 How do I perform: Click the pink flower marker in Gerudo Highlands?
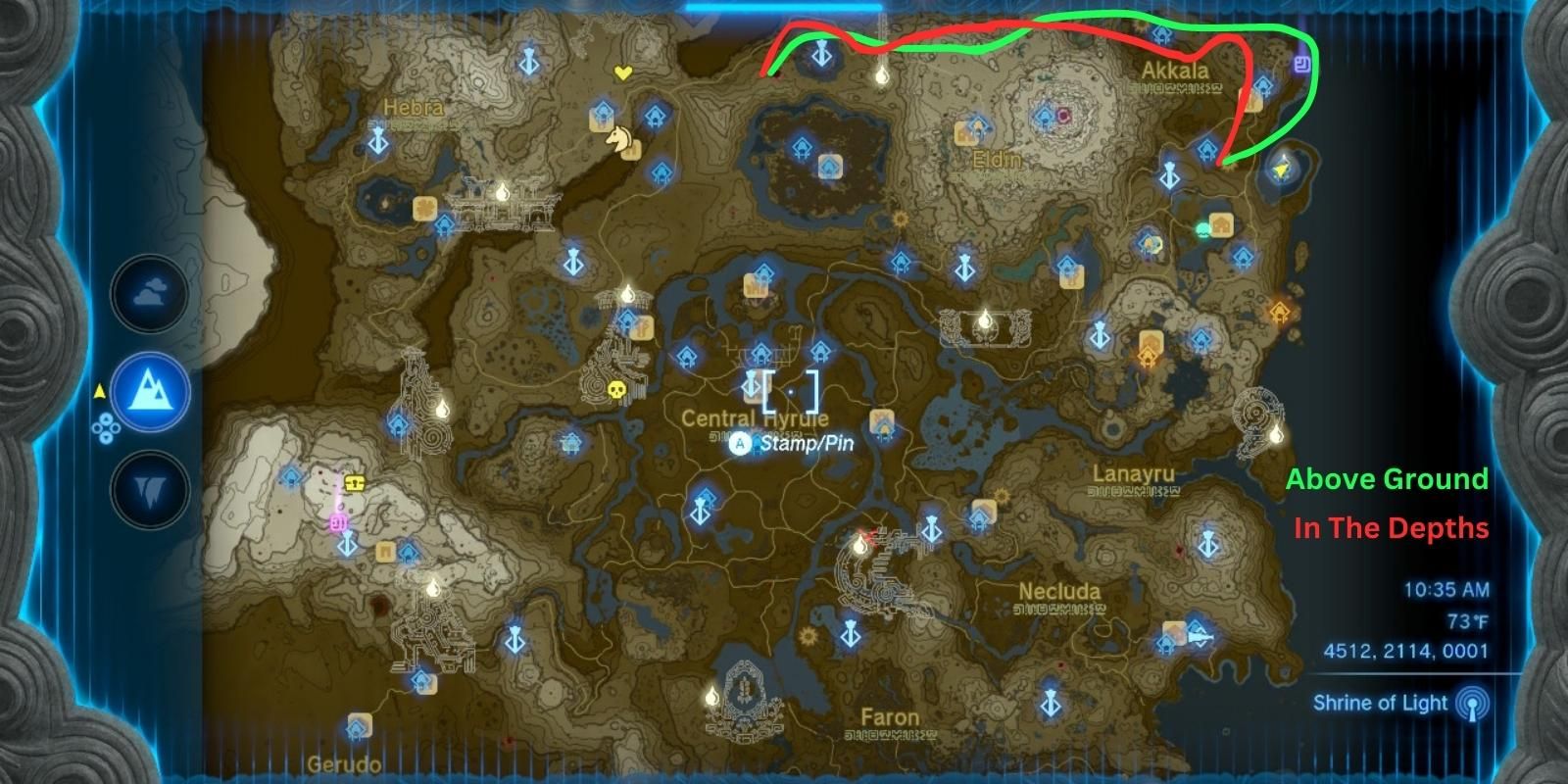pyautogui.click(x=338, y=523)
